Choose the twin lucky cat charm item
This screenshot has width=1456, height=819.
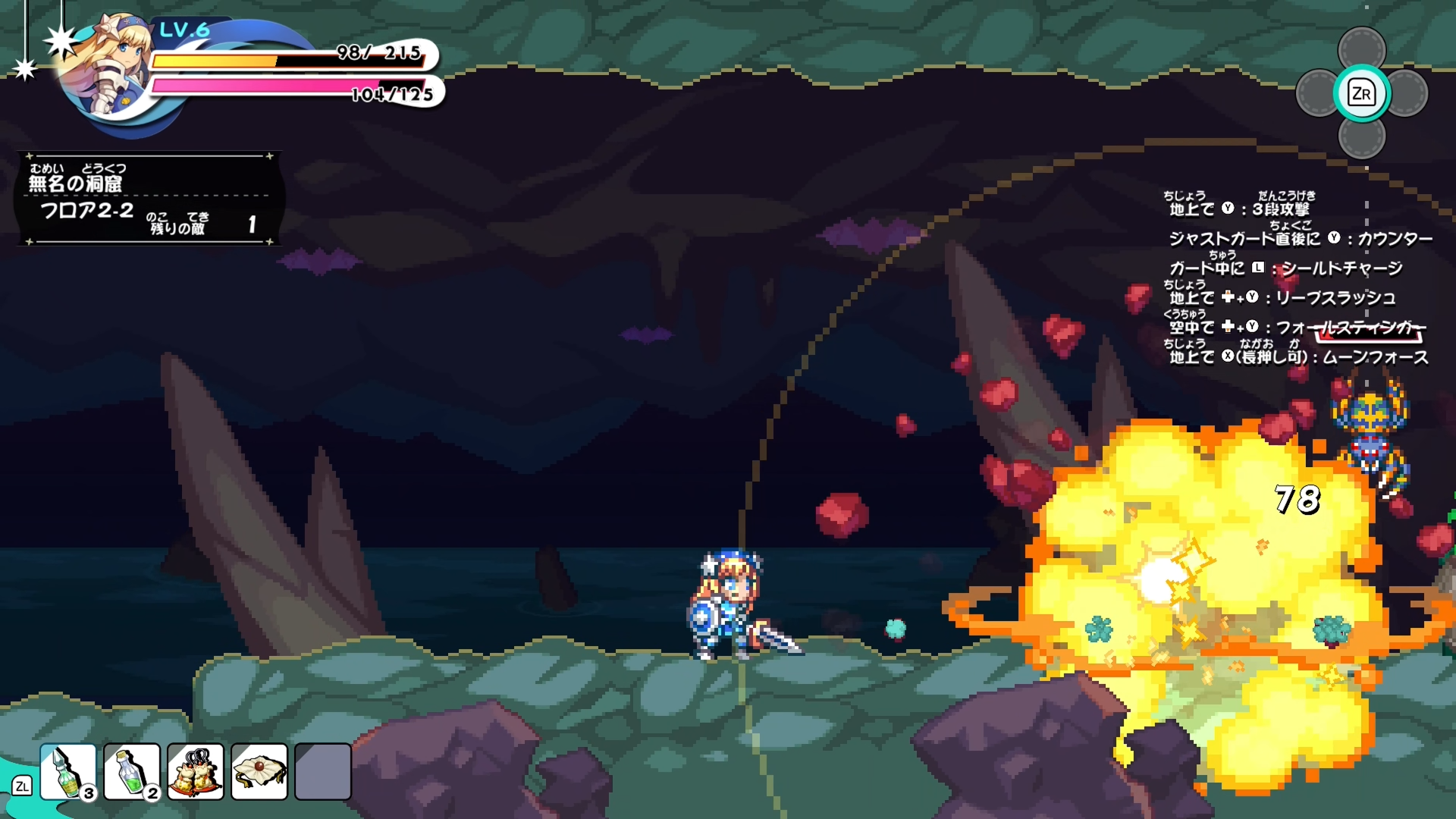pyautogui.click(x=196, y=772)
